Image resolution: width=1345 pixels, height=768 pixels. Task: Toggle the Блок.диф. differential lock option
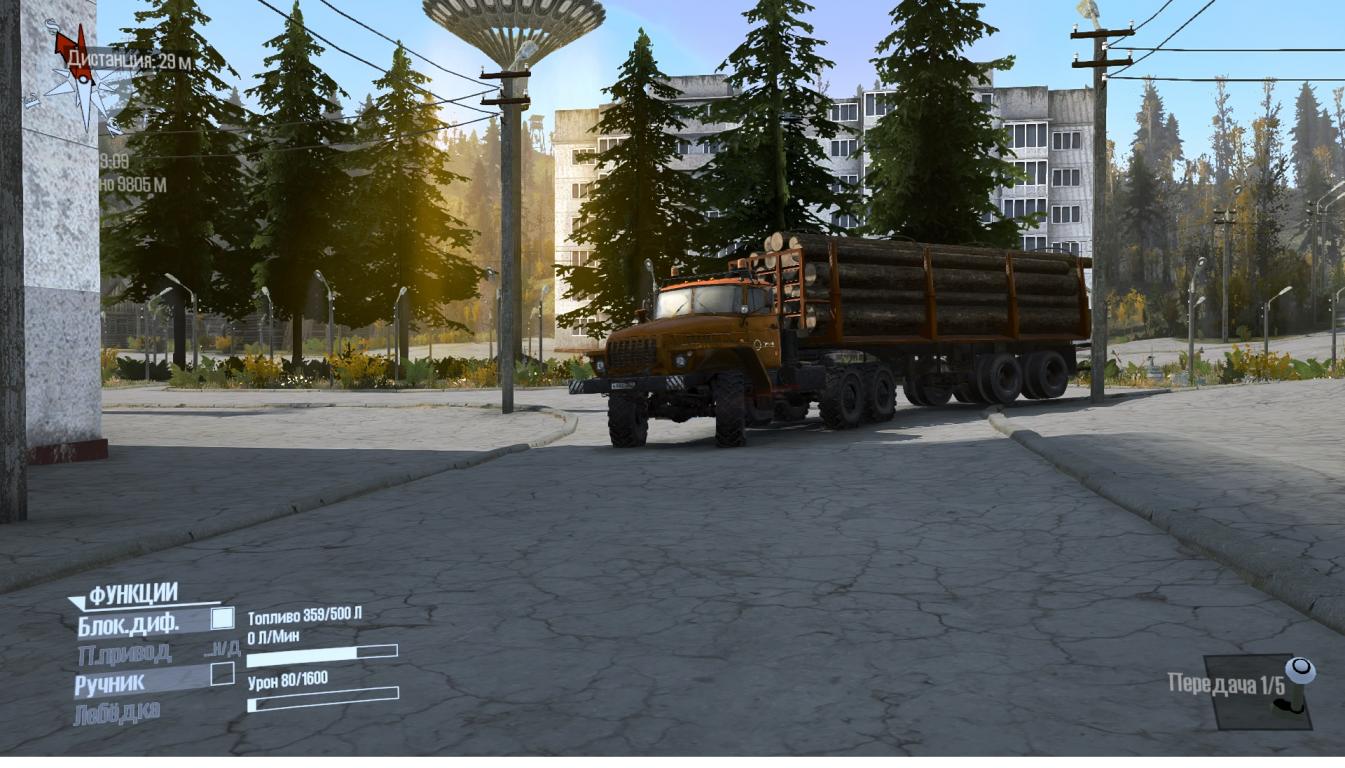[128, 624]
